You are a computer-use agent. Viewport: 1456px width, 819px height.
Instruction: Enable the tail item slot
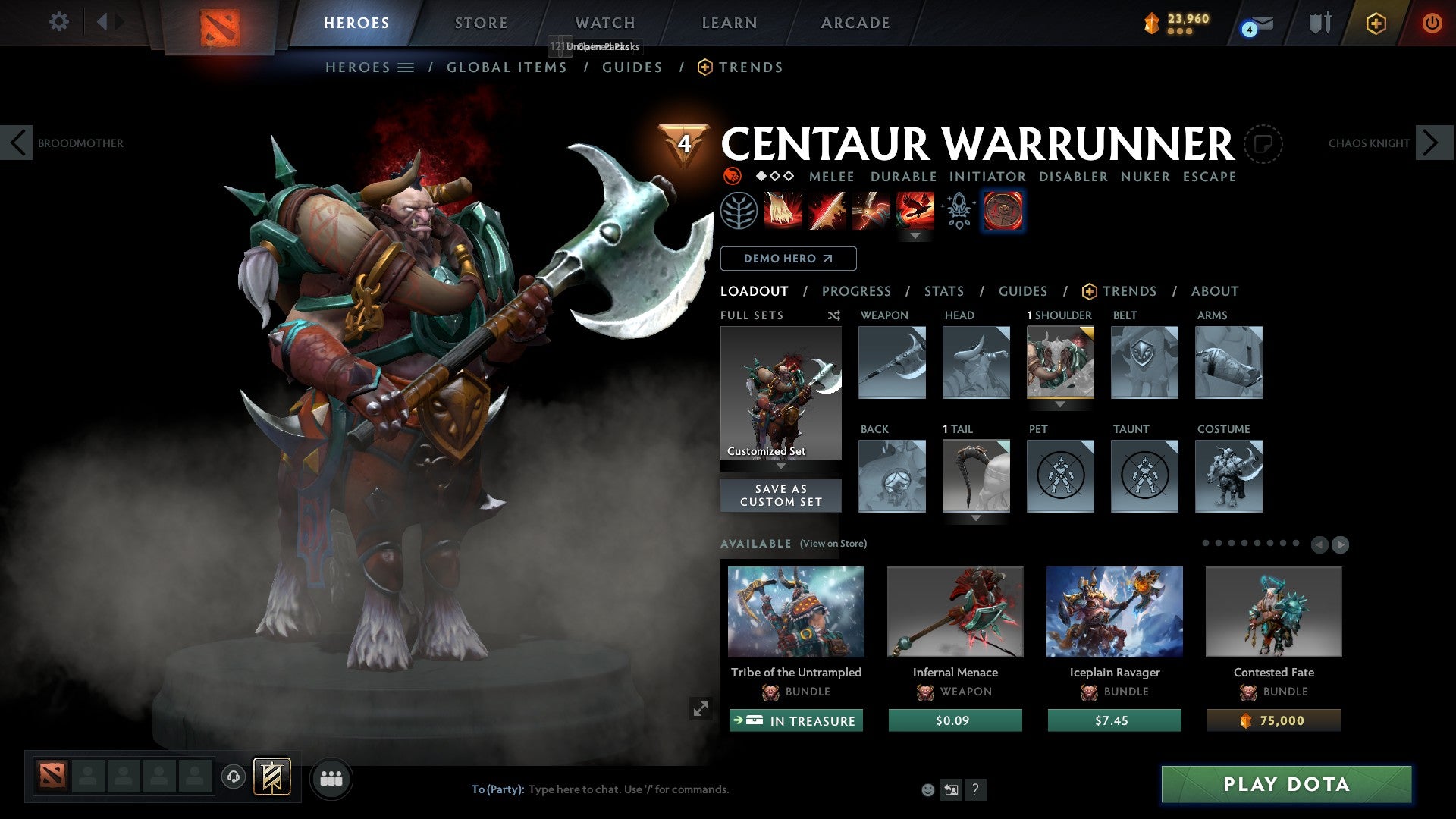tap(976, 476)
